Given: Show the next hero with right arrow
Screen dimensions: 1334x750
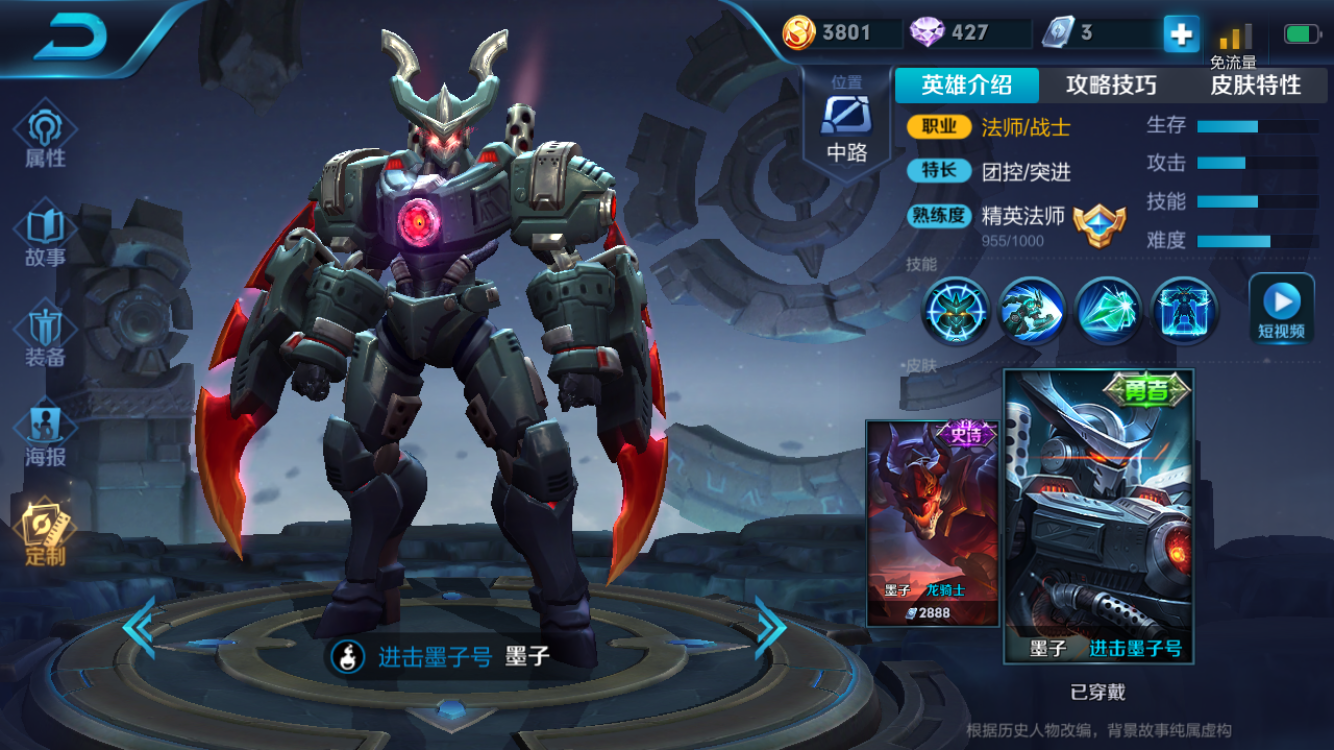Looking at the screenshot, I should point(770,627).
